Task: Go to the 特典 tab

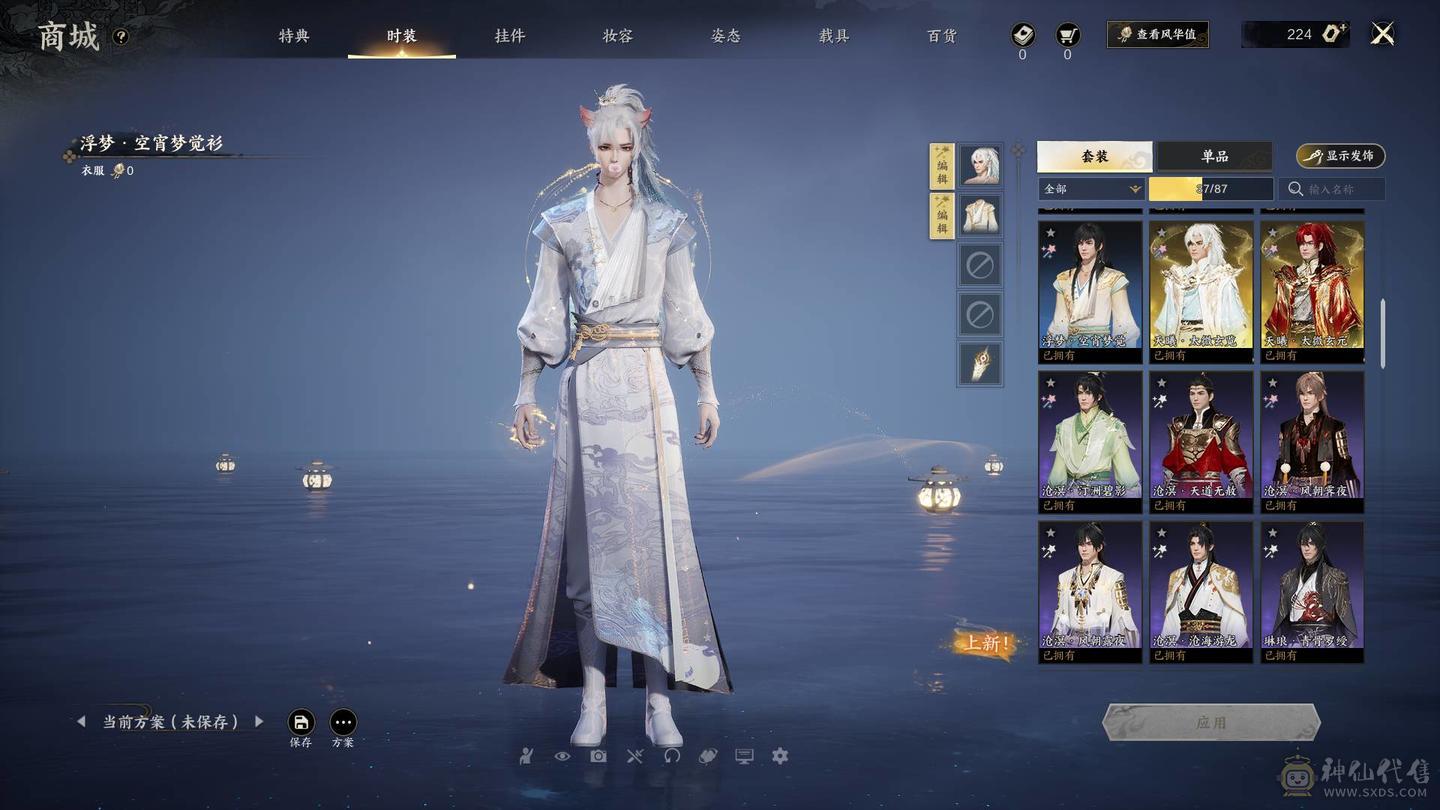Action: pyautogui.click(x=293, y=36)
